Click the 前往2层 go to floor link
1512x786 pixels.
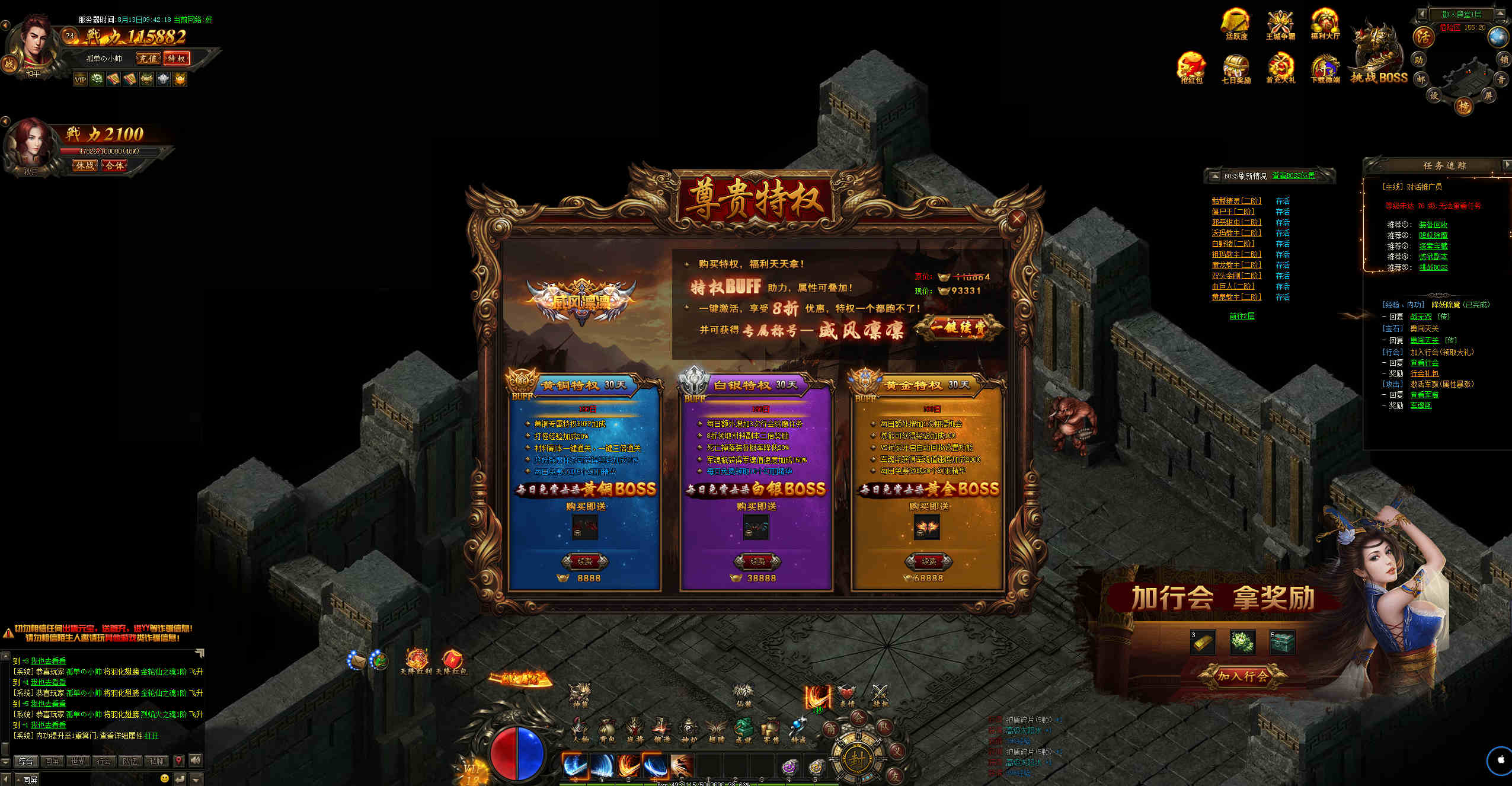click(x=1242, y=316)
